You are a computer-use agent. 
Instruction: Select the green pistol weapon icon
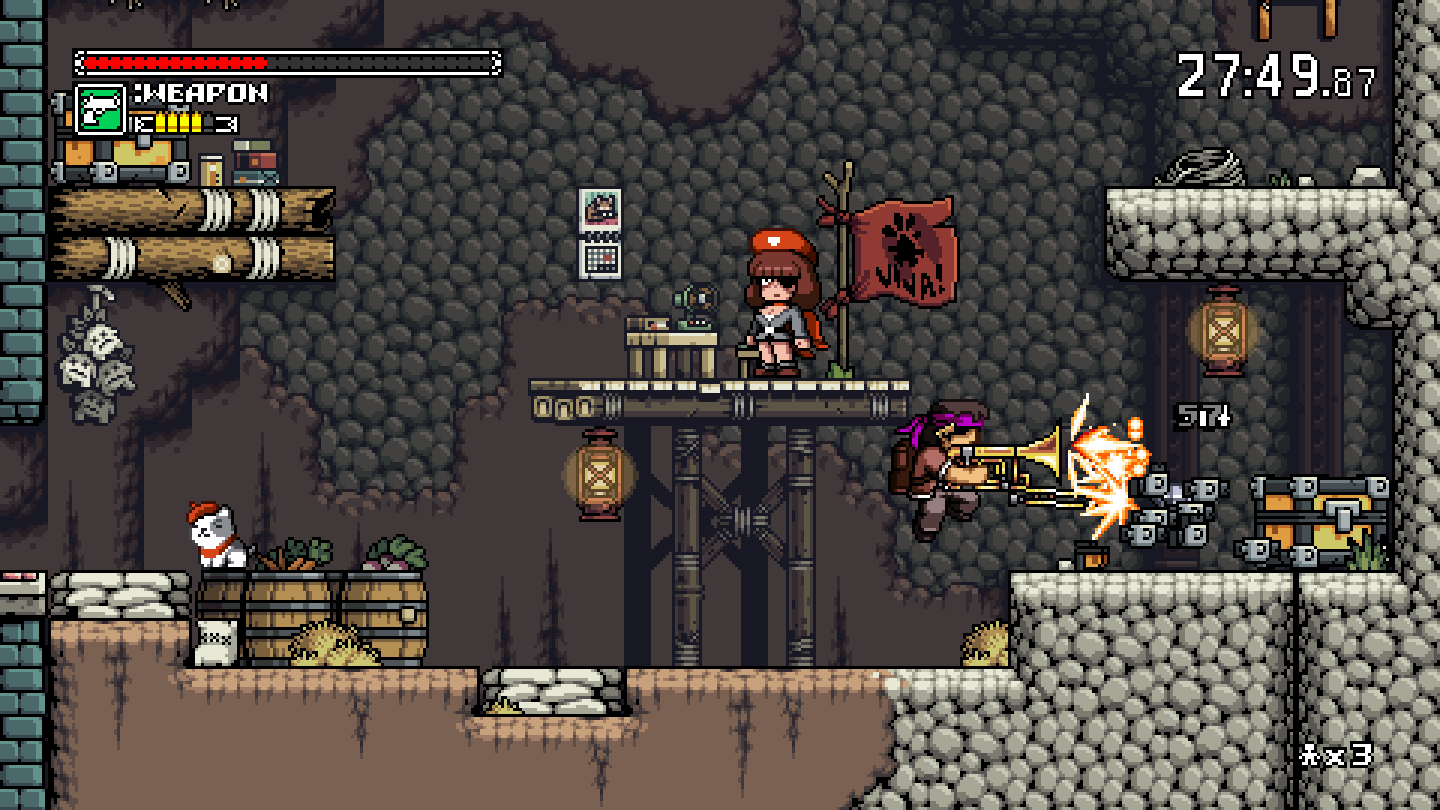pyautogui.click(x=100, y=109)
